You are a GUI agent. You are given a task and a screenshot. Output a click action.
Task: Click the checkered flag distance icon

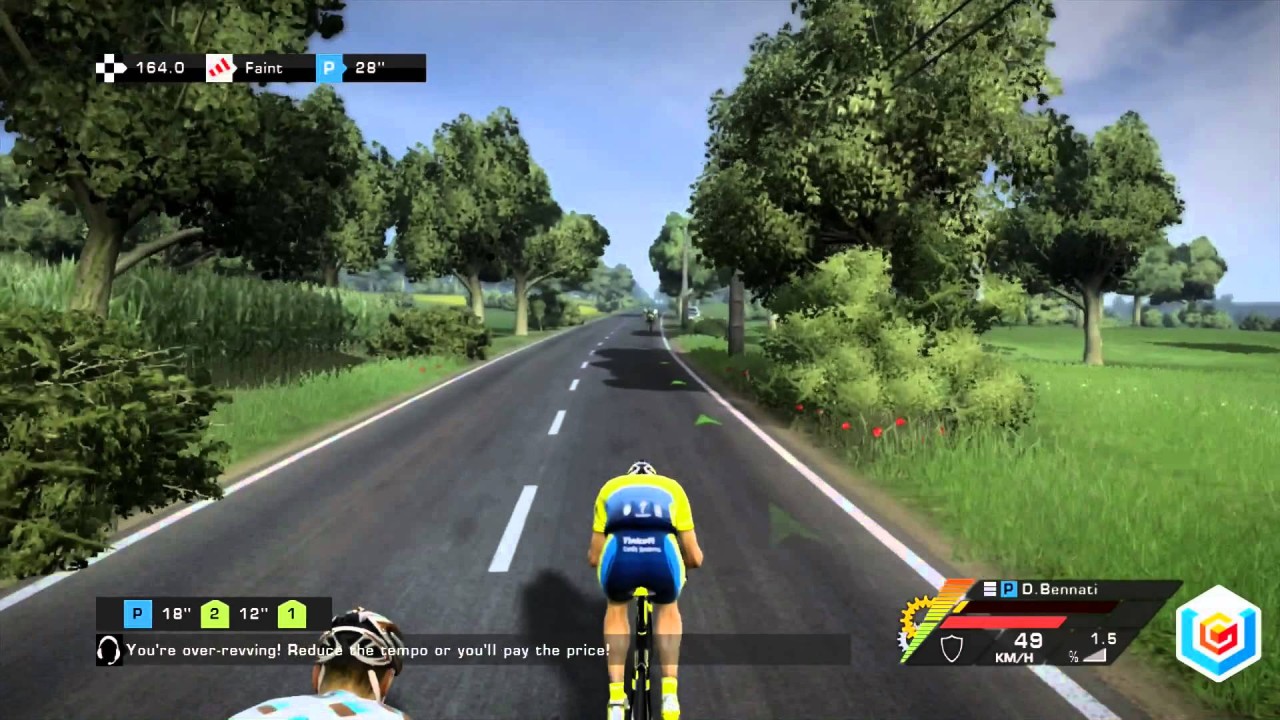point(110,68)
